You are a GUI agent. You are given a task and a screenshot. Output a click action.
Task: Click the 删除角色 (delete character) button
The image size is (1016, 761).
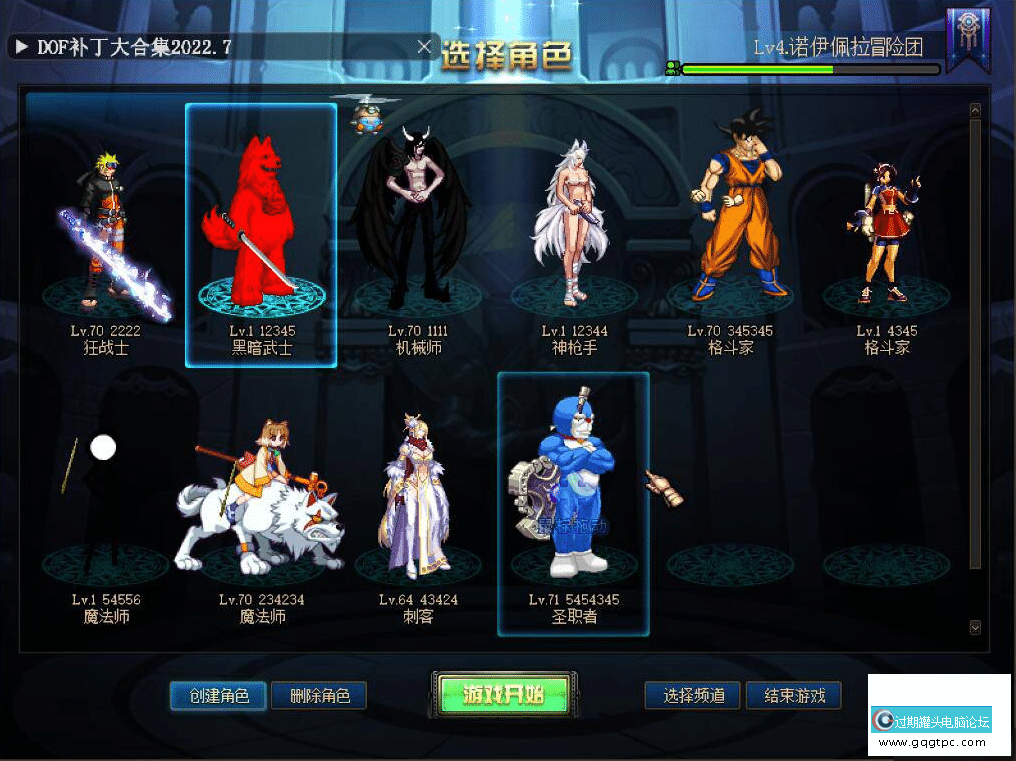click(319, 696)
